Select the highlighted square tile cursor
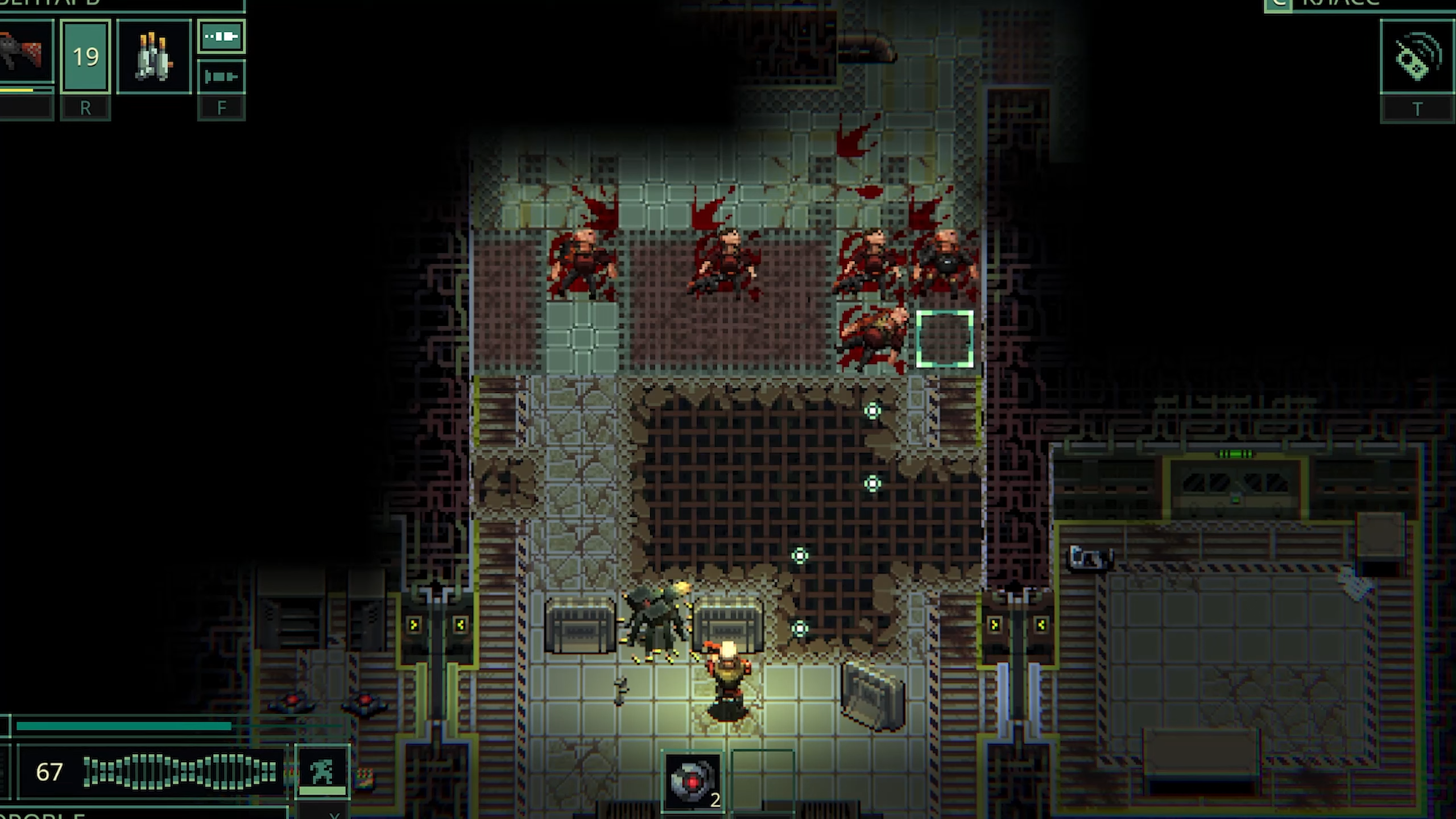The height and width of the screenshot is (819, 1456). 945,339
